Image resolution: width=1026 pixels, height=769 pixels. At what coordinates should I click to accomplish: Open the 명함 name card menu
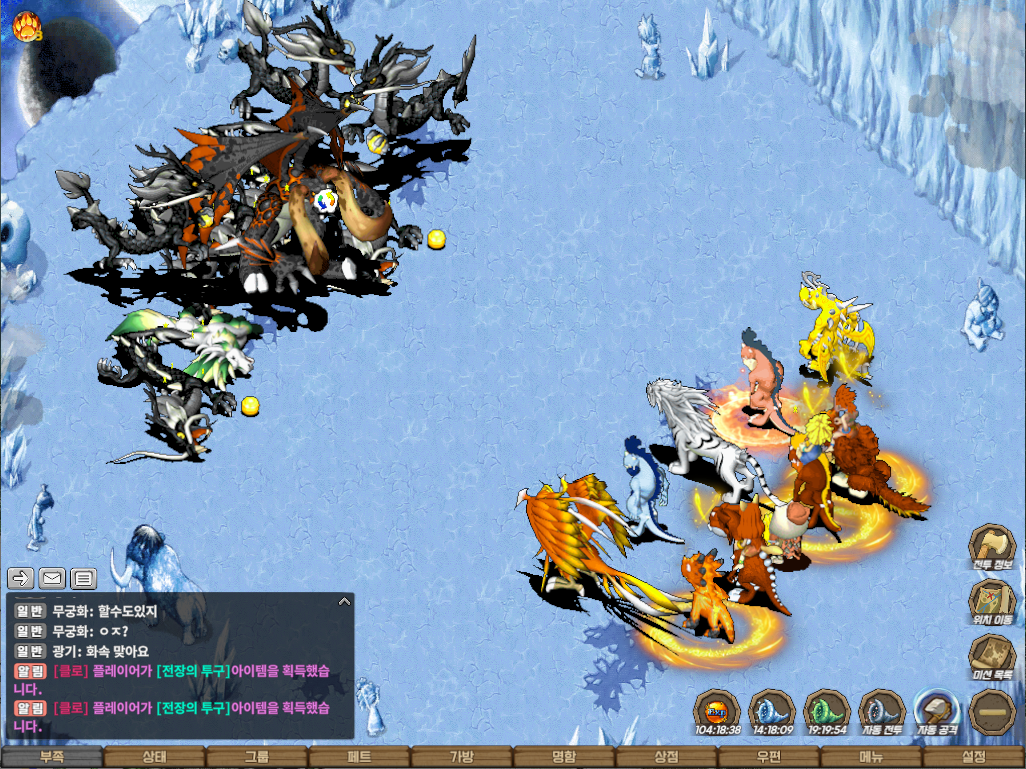click(564, 758)
